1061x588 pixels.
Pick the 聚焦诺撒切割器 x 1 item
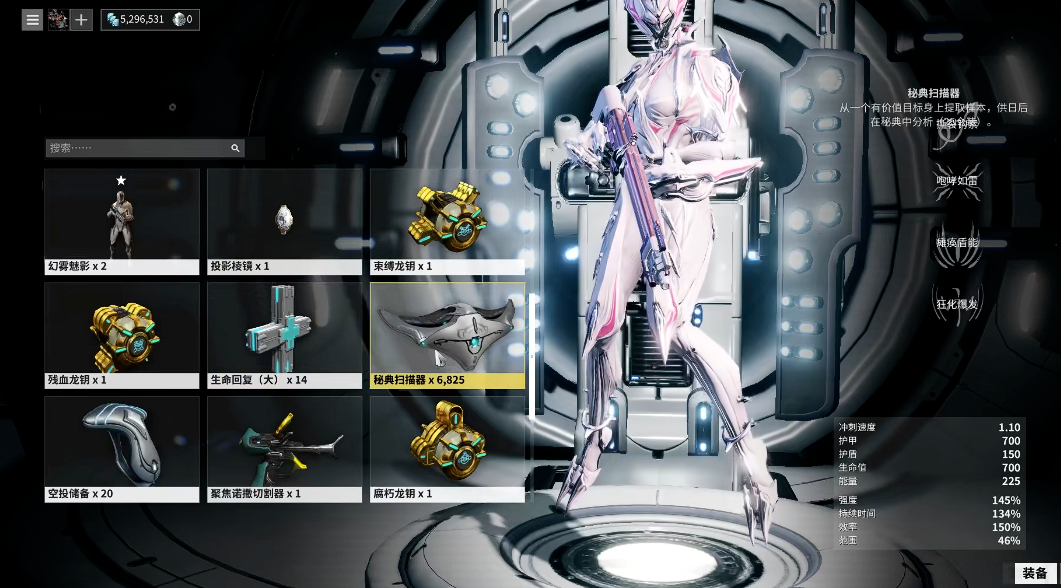285,448
